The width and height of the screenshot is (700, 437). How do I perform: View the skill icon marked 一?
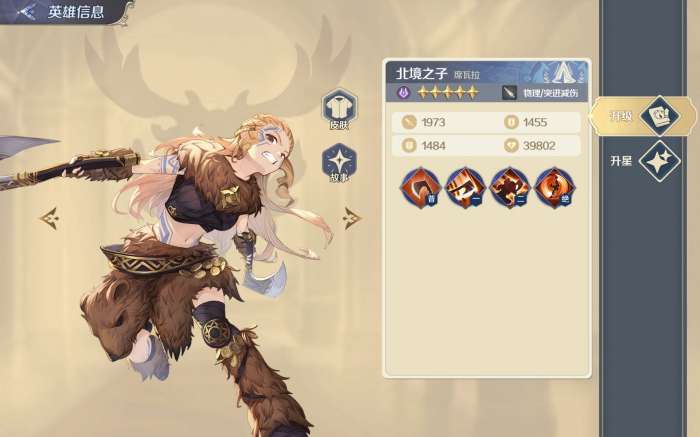pos(464,186)
